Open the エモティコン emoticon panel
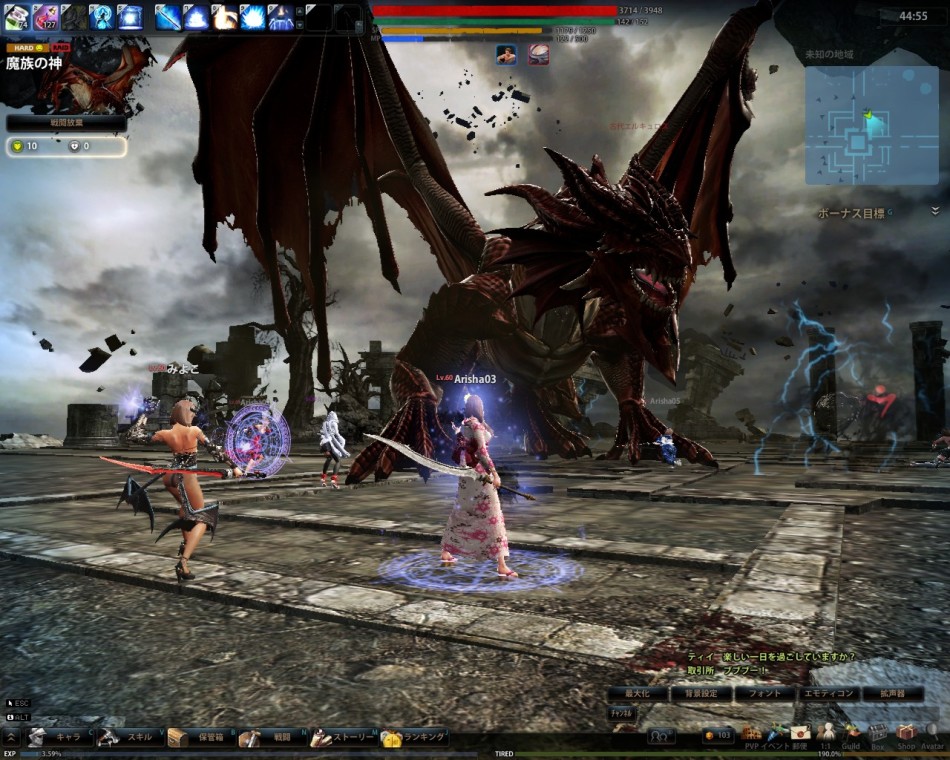 829,693
